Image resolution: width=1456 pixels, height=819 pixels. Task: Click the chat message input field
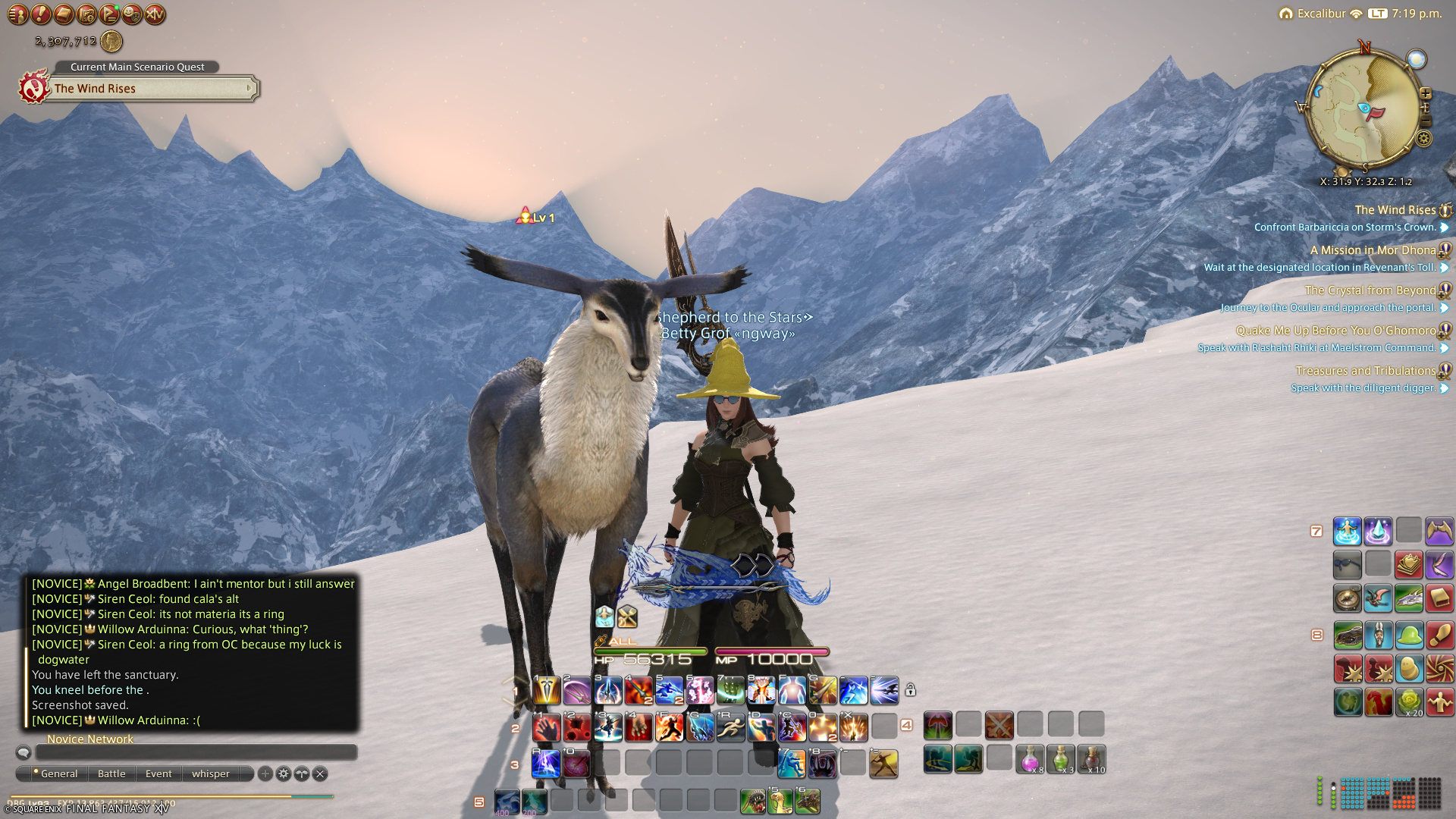click(196, 752)
